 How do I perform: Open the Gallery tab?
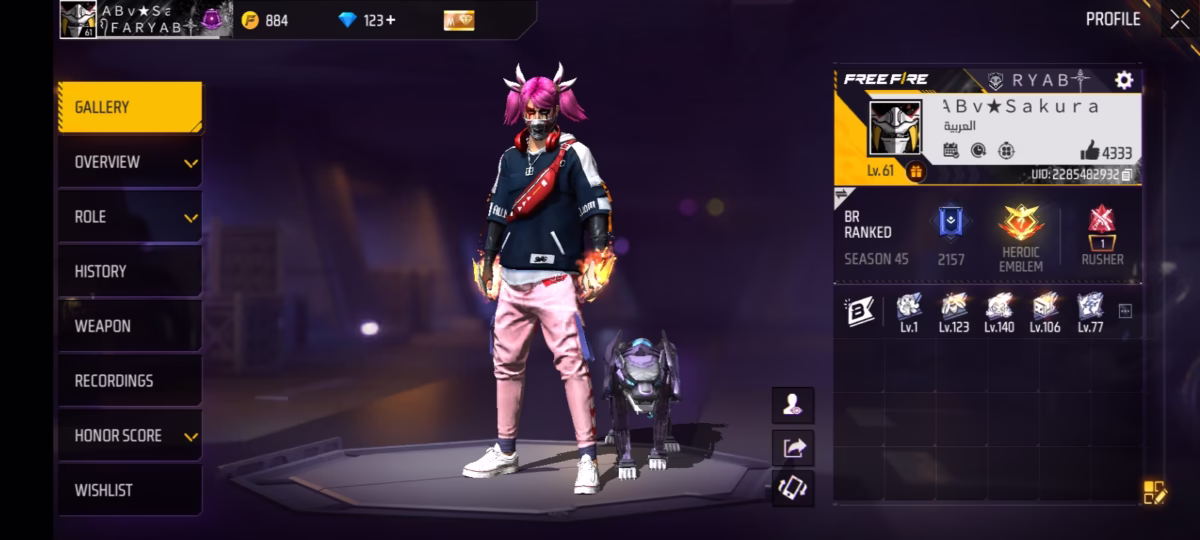click(129, 107)
